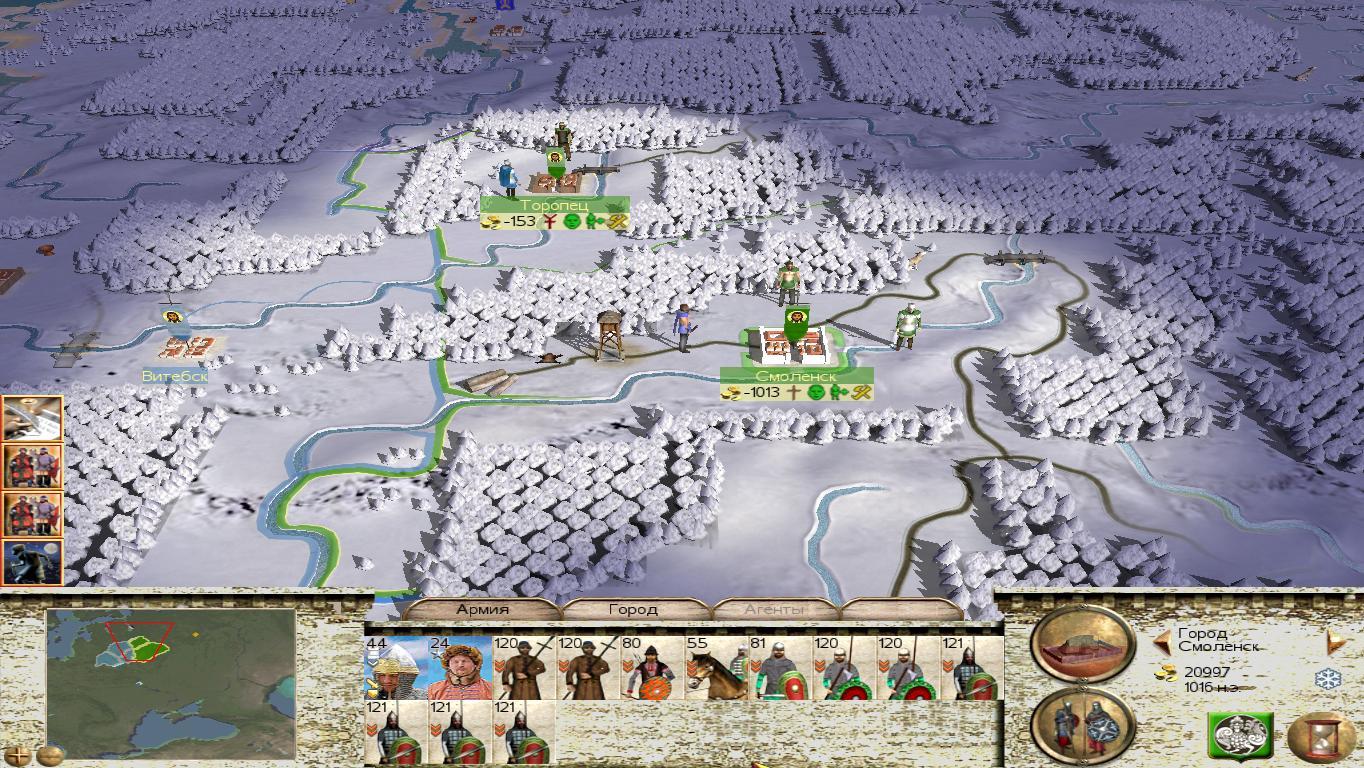The image size is (1364, 768).
Task: Zoom out the minimap with the minus button
Action: pos(50,755)
